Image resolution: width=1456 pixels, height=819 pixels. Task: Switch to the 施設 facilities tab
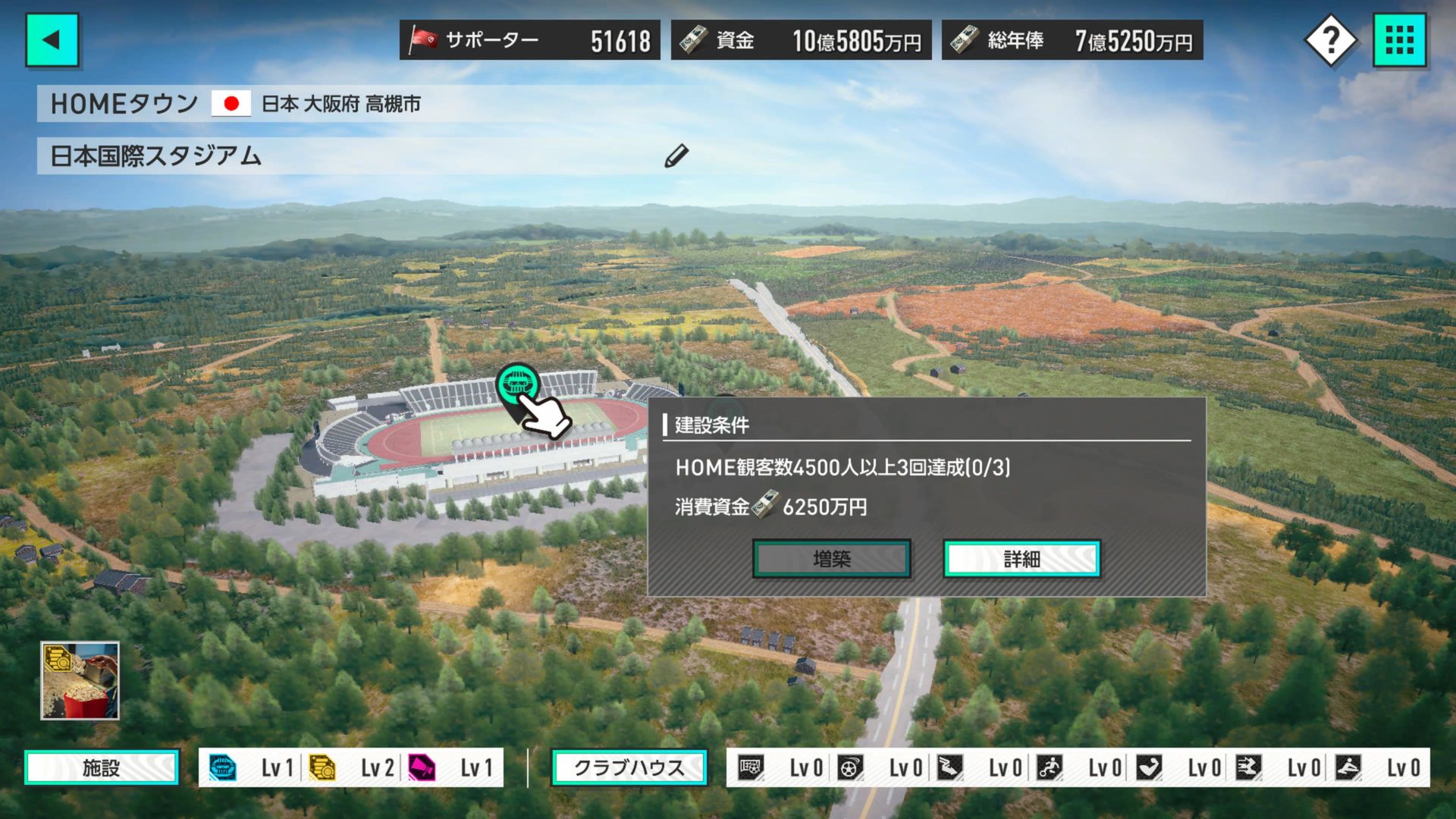(x=102, y=767)
